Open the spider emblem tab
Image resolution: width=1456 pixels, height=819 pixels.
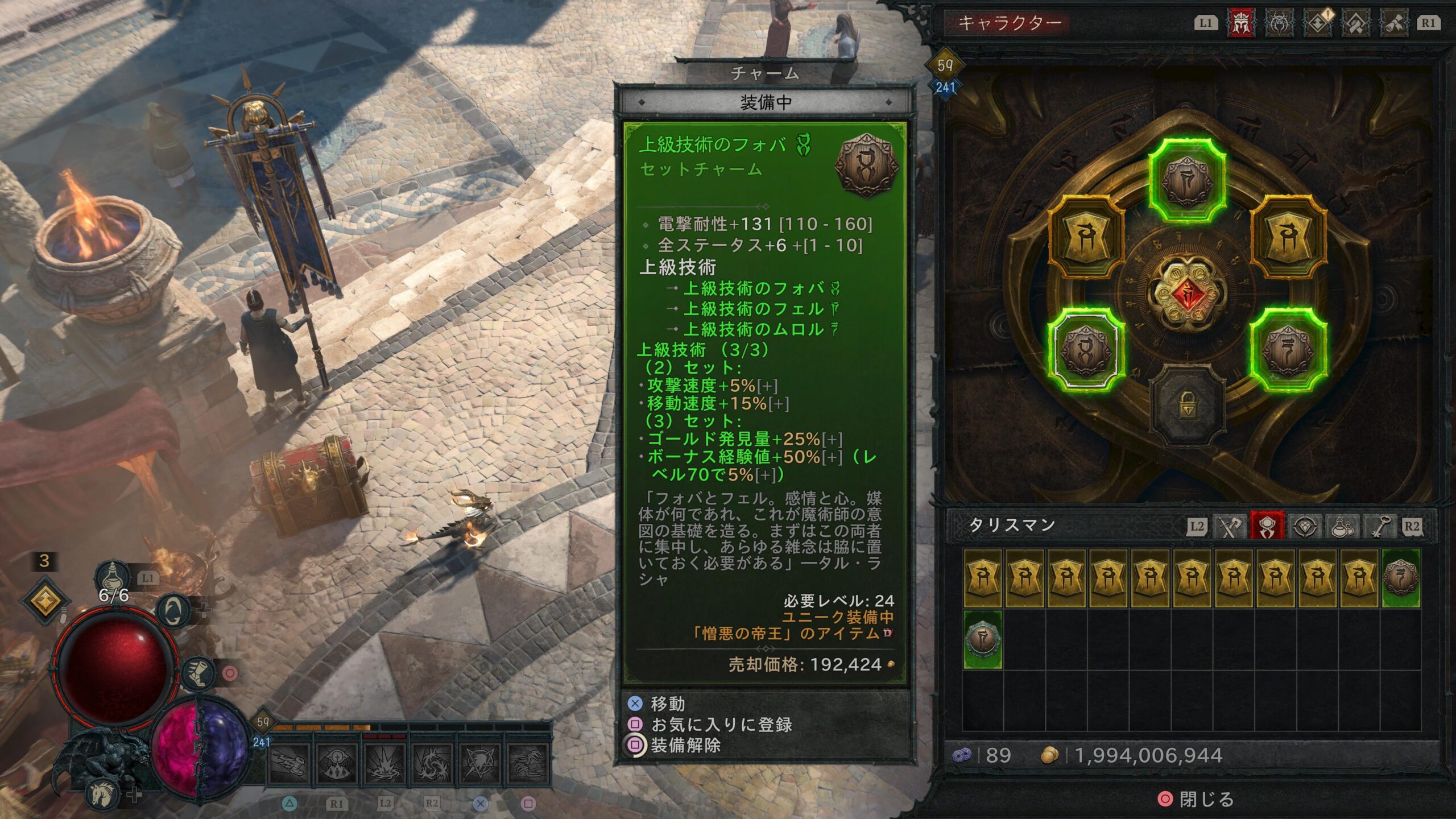[1279, 24]
